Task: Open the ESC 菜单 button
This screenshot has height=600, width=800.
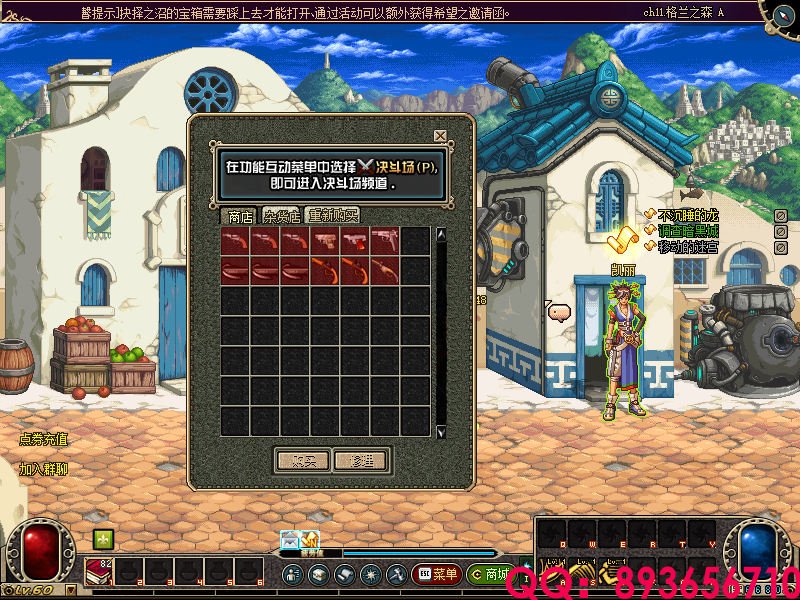Action: click(x=435, y=574)
